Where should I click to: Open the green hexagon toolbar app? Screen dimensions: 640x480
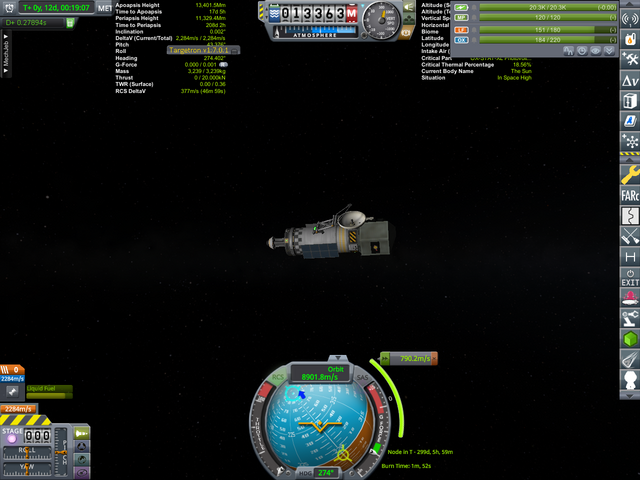pyautogui.click(x=630, y=337)
